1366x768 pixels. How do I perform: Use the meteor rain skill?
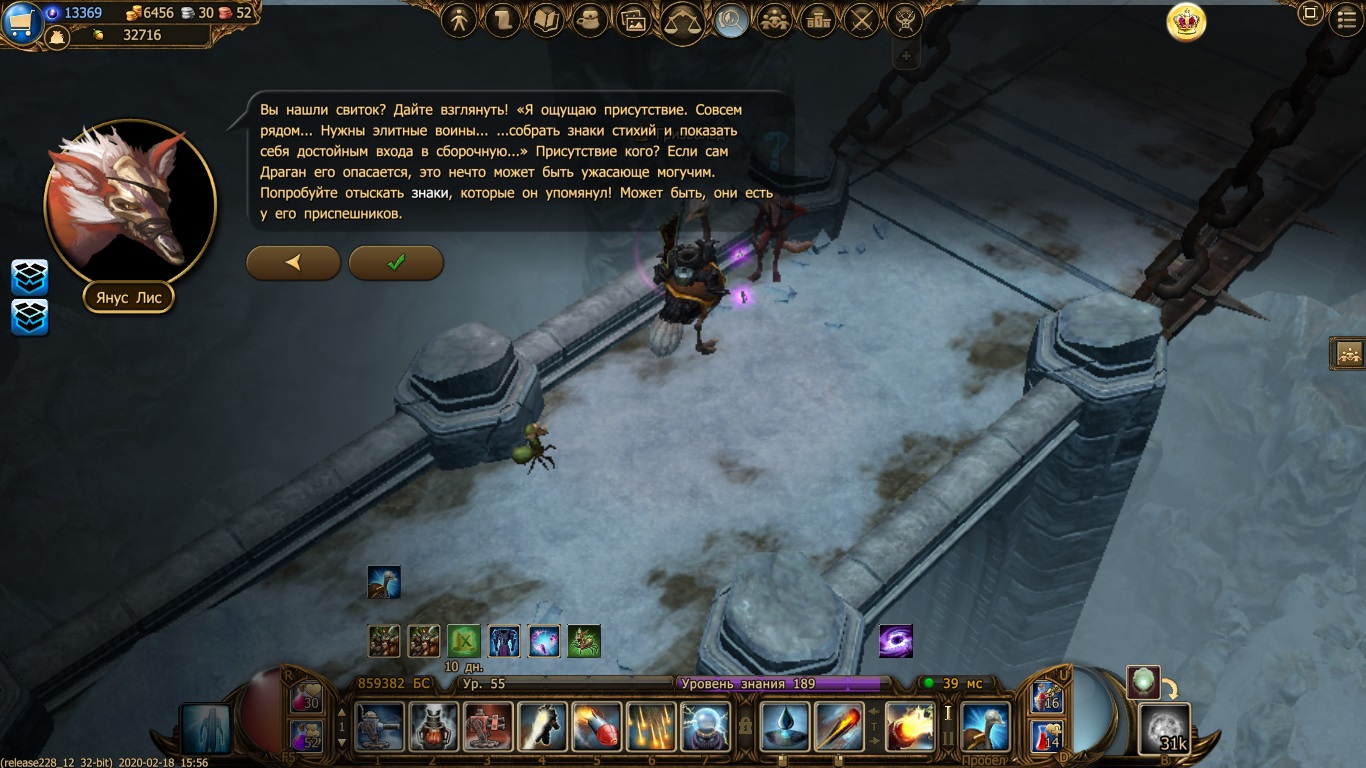pos(651,727)
